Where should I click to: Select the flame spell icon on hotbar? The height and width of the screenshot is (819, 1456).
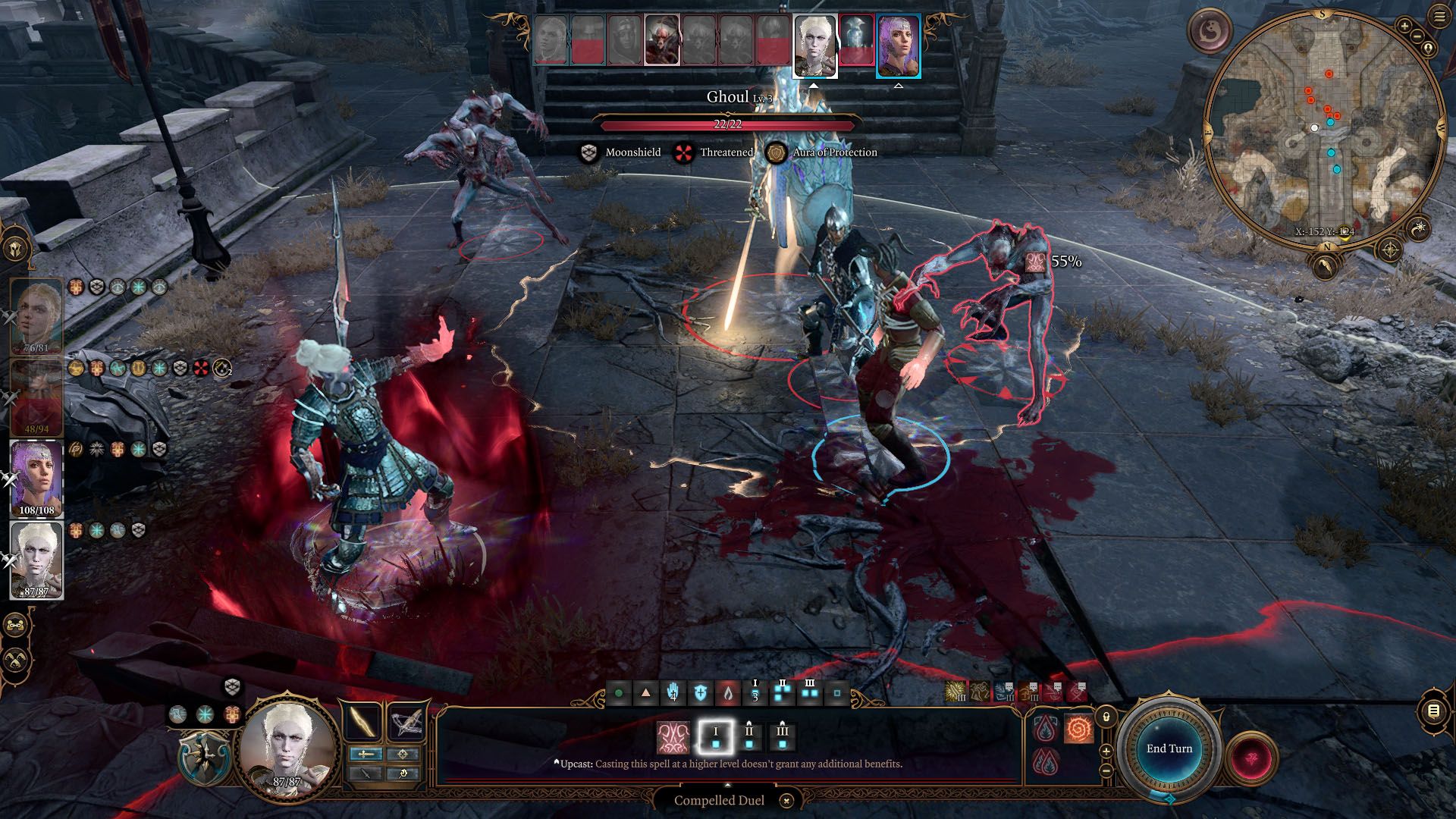pos(728,692)
